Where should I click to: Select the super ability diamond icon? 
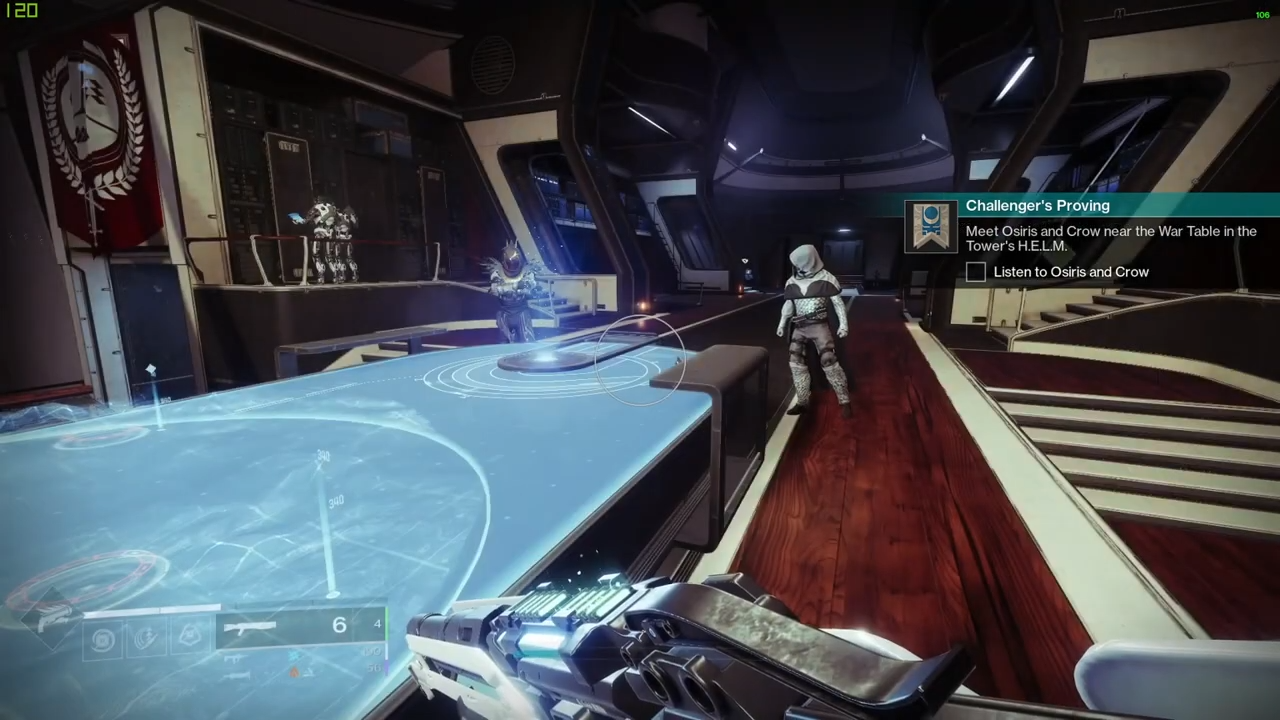pyautogui.click(x=54, y=620)
